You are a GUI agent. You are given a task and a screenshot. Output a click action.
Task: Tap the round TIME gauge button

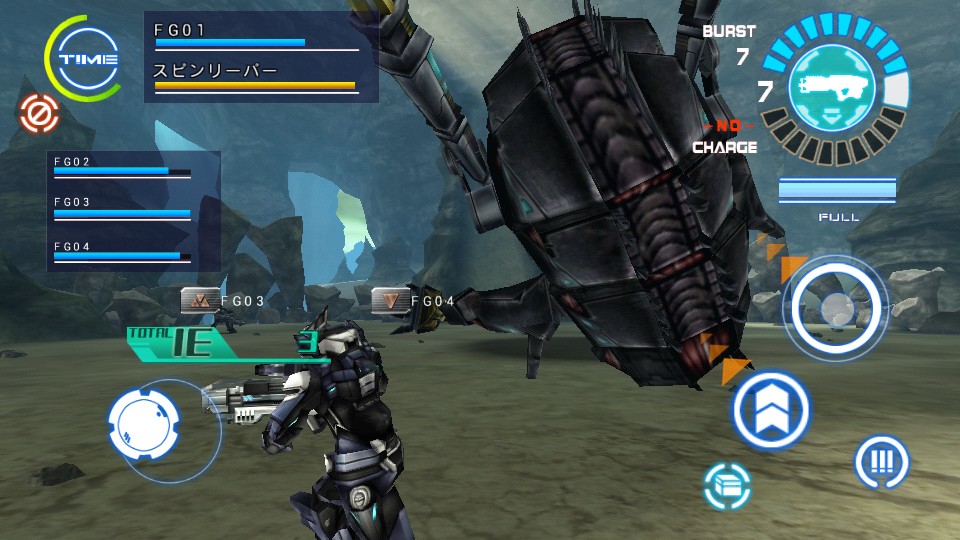(87, 58)
